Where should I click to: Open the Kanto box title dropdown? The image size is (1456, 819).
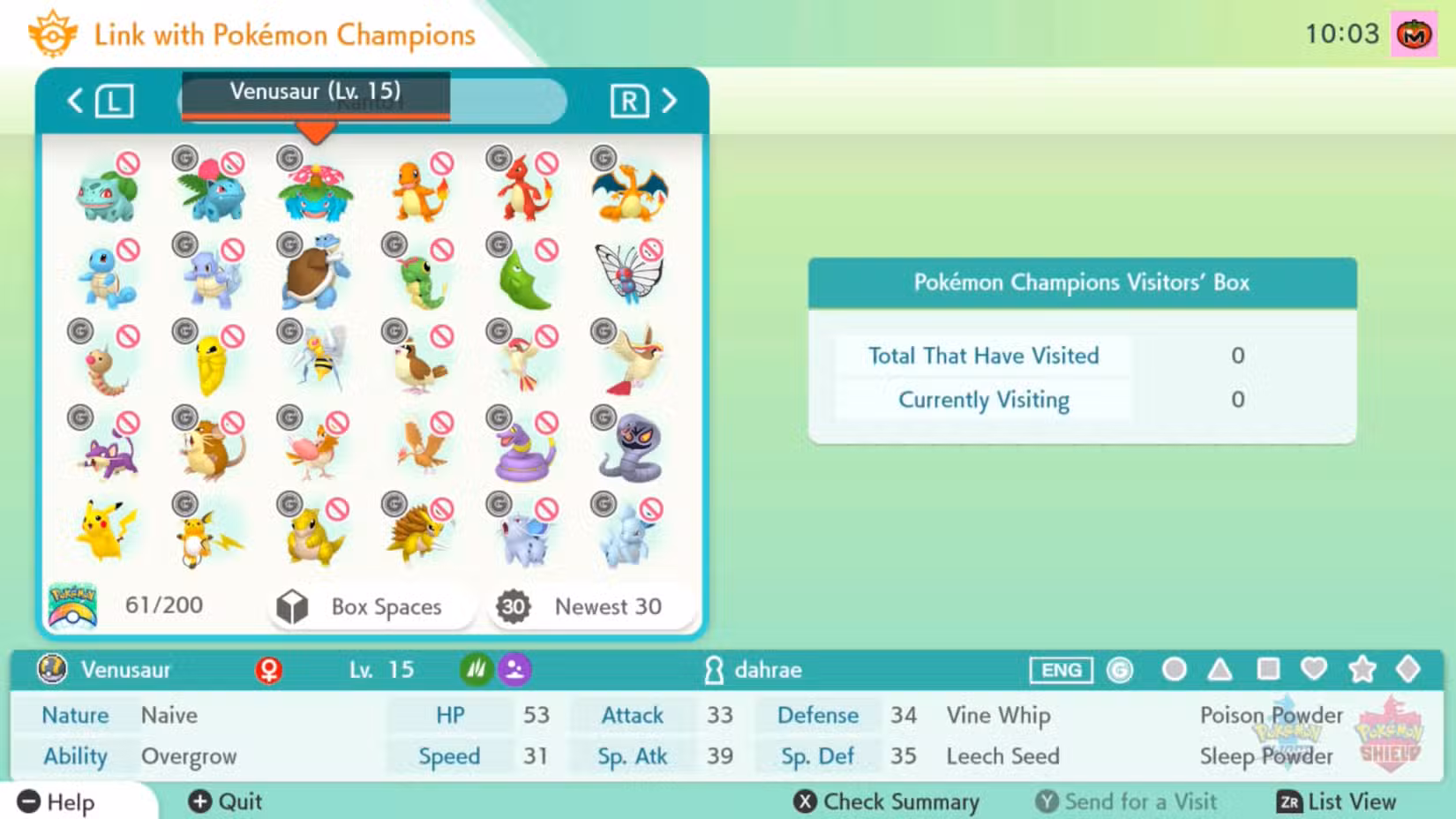pos(371,101)
